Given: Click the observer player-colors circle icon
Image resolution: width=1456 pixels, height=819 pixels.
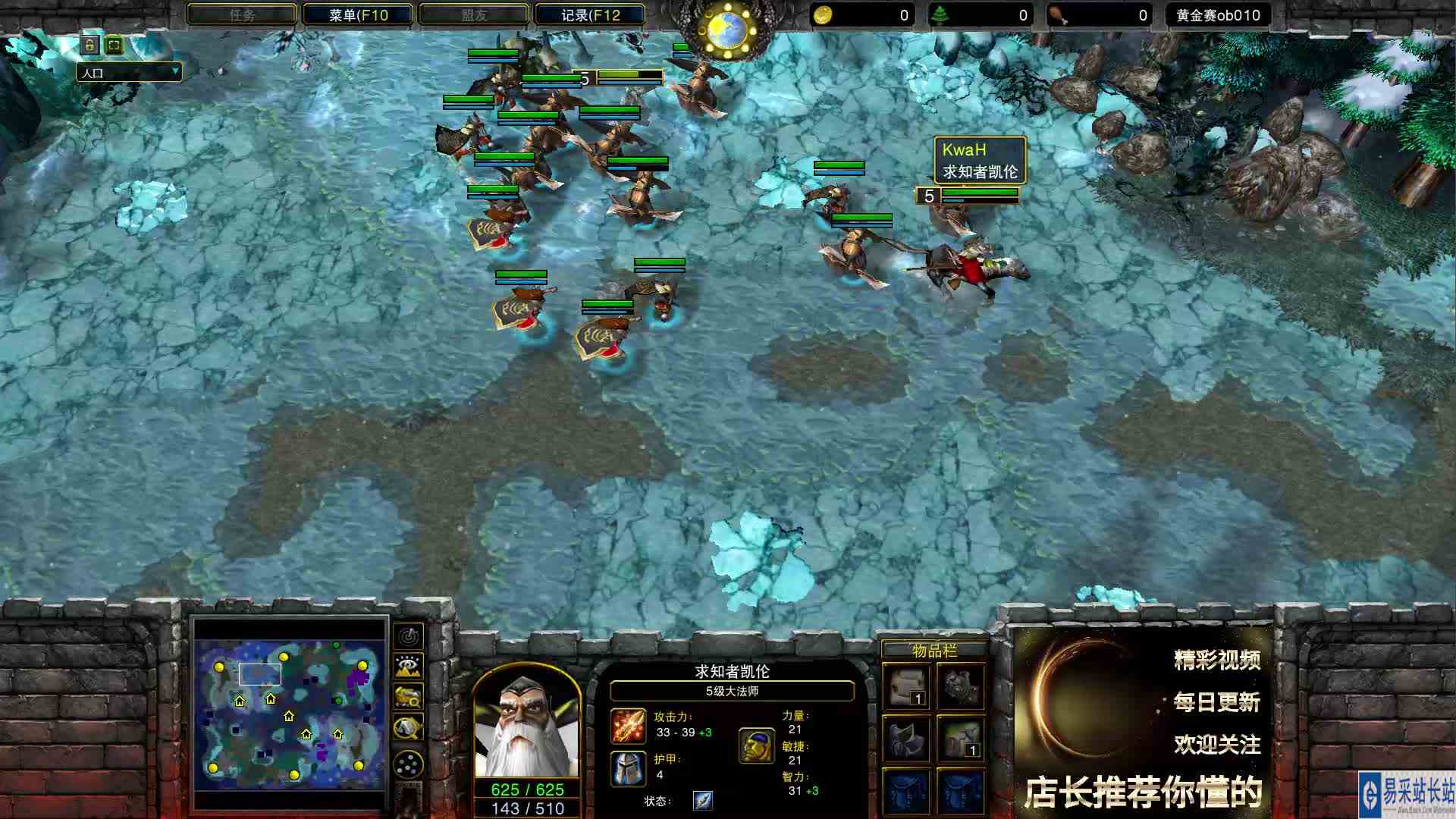Looking at the screenshot, I should [x=407, y=763].
